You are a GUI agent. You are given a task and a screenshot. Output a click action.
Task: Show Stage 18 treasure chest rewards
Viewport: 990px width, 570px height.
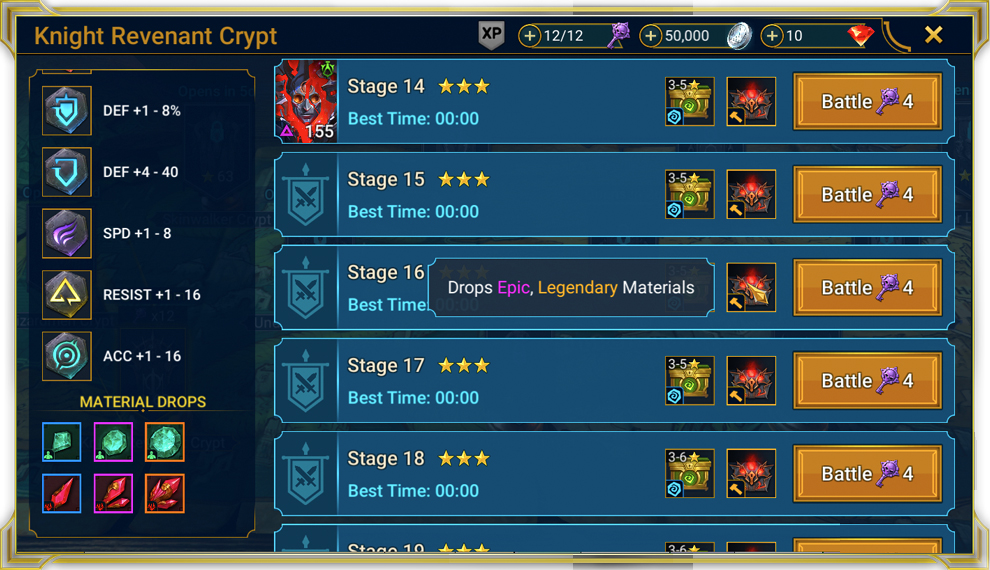point(690,473)
